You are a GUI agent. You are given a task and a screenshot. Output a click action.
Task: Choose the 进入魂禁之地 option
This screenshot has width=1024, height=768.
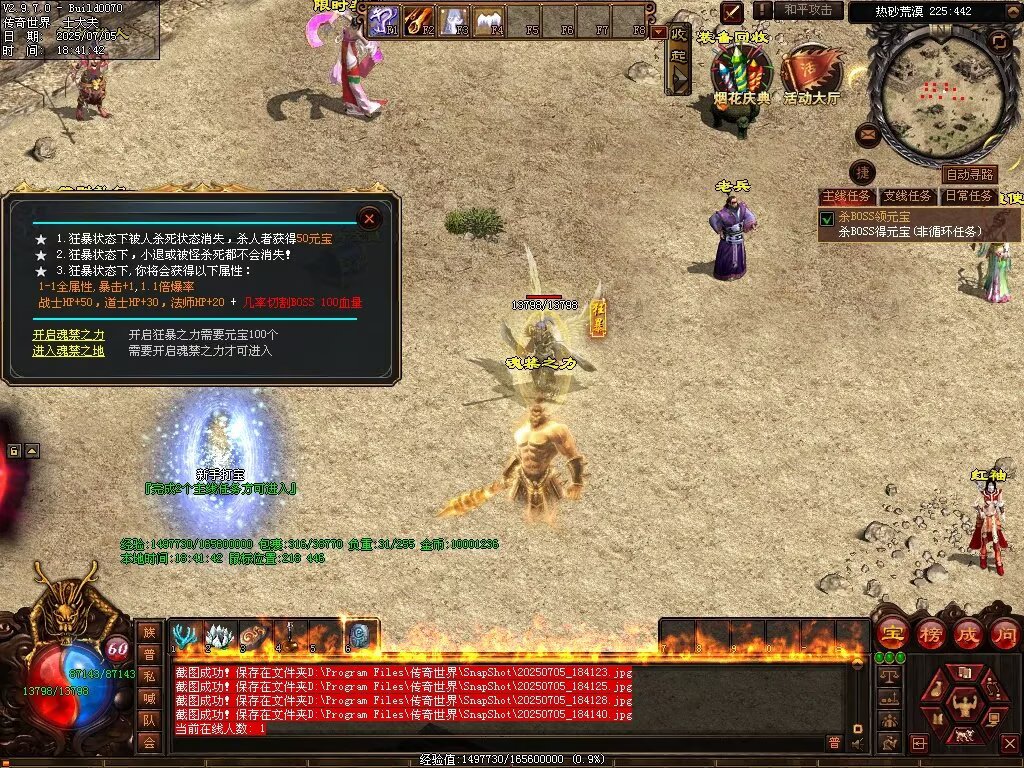pos(68,351)
